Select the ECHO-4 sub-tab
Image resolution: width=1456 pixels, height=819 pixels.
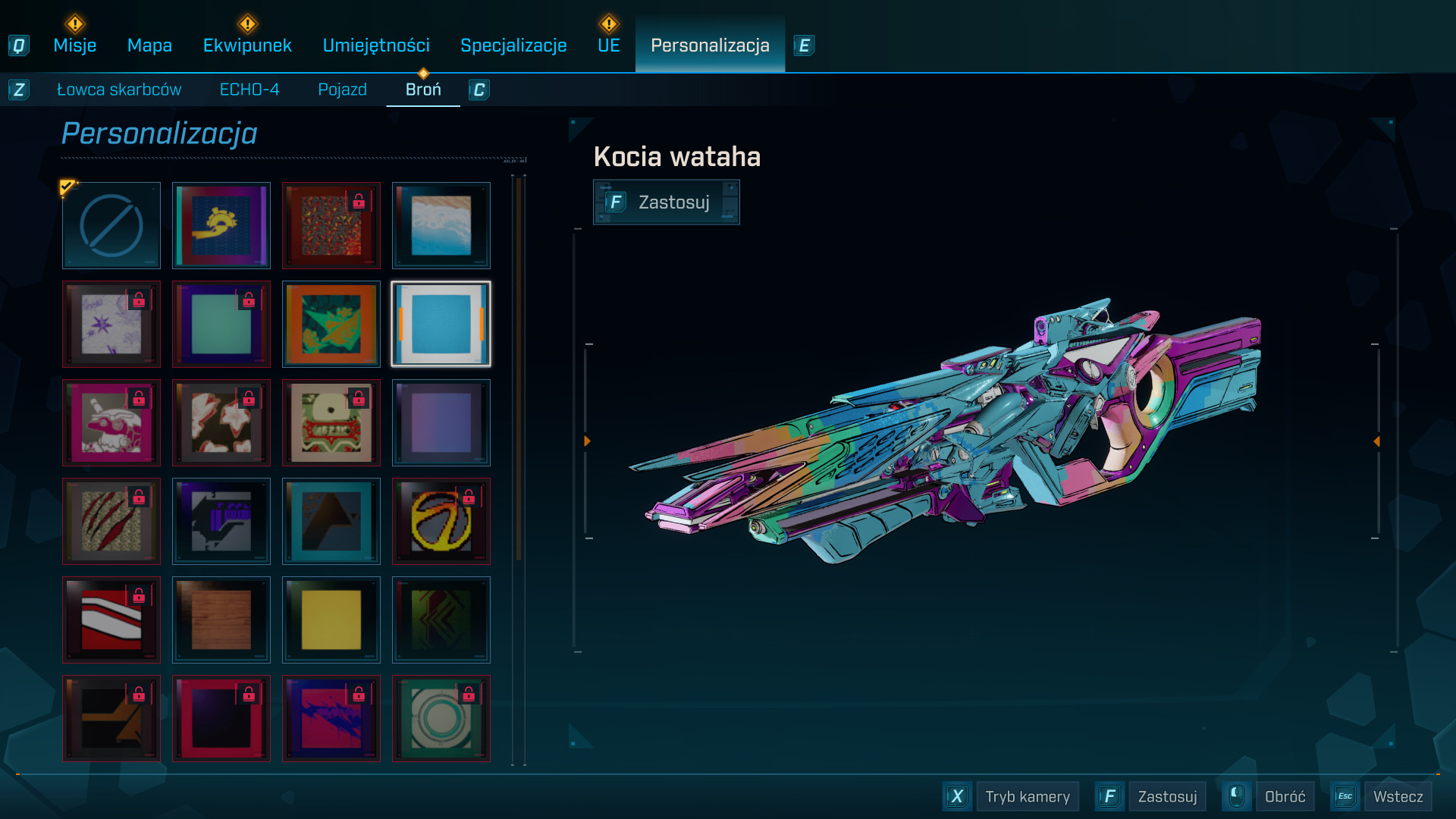pos(249,89)
